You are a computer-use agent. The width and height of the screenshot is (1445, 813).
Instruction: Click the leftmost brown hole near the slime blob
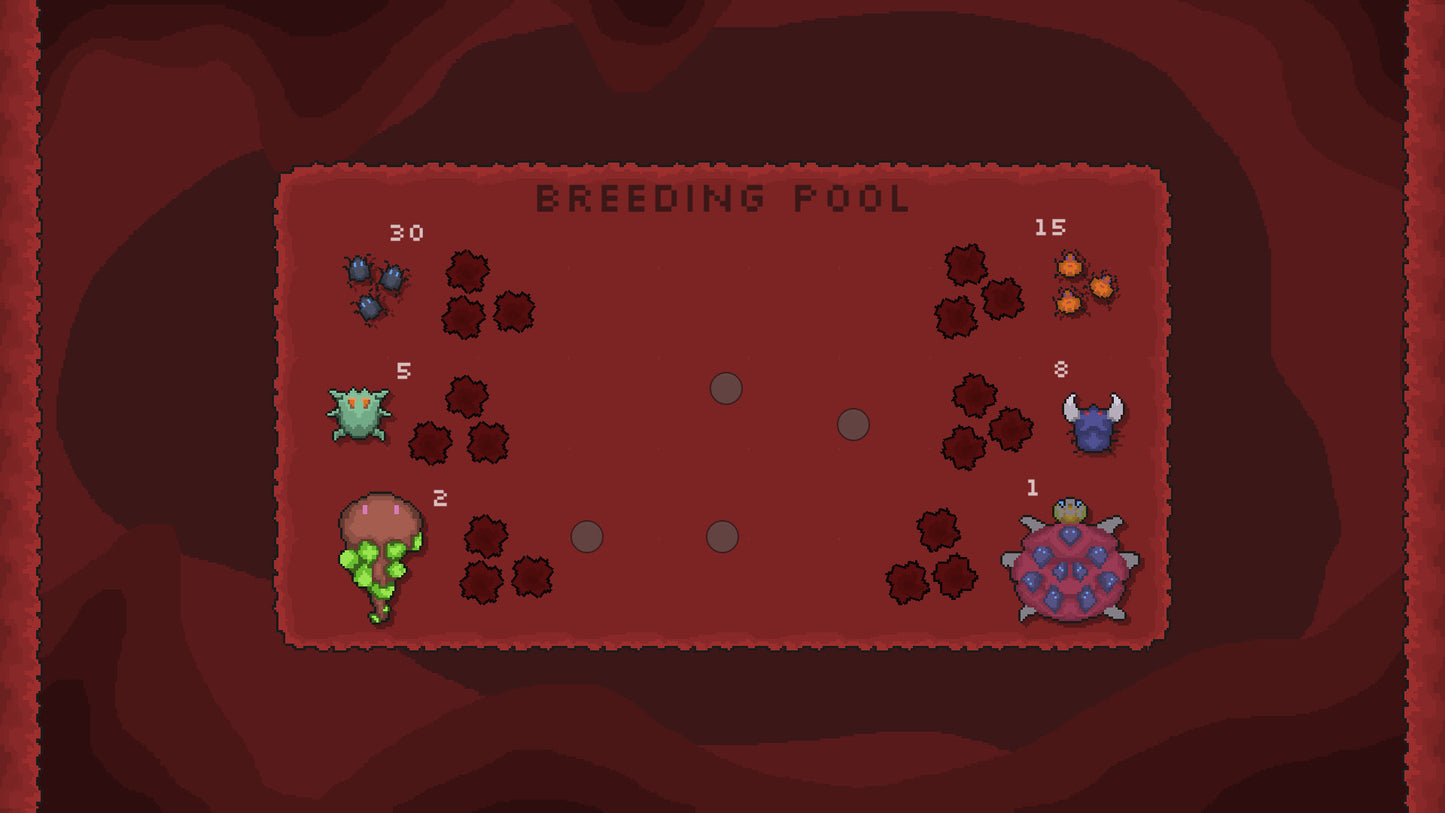pos(588,538)
